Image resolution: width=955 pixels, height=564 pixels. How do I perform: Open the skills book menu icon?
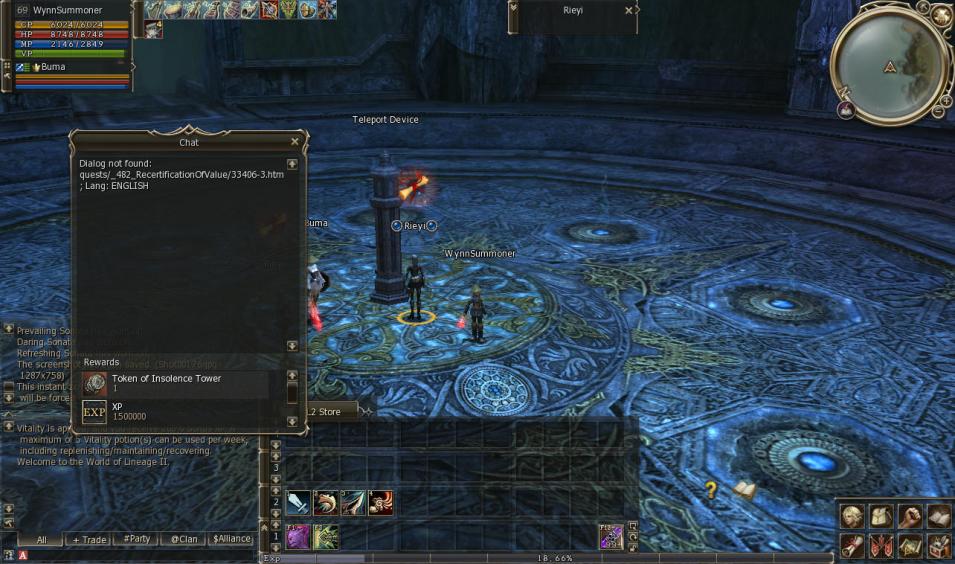(938, 516)
